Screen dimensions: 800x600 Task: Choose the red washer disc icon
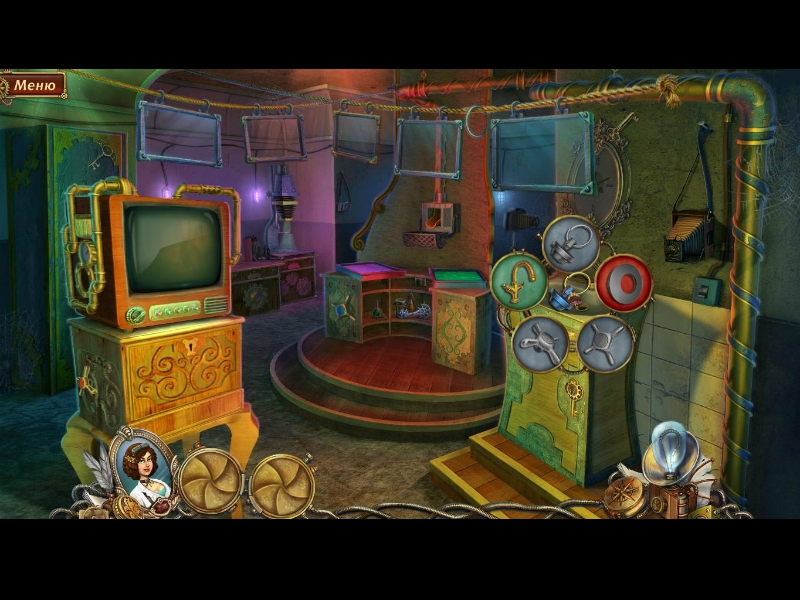625,283
